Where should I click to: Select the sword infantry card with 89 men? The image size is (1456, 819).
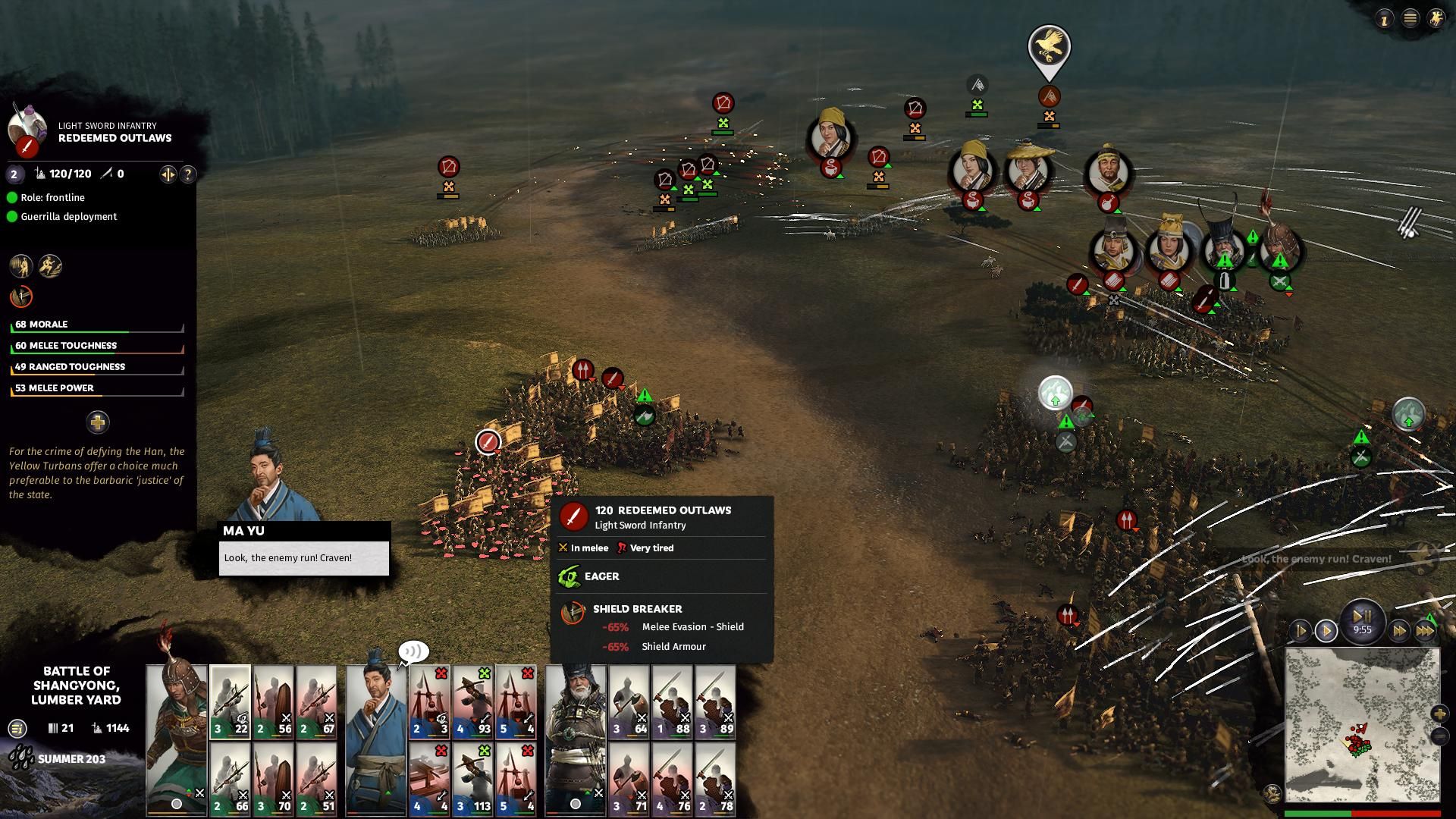715,702
